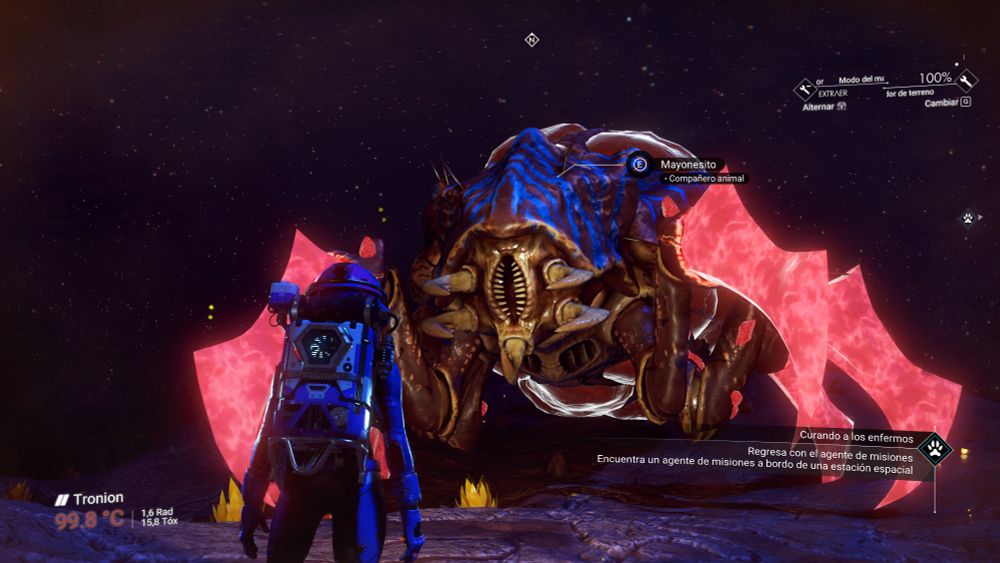Select the multi-tool wrench icon beside 100%
Screen dimensions: 1000x563
click(967, 80)
